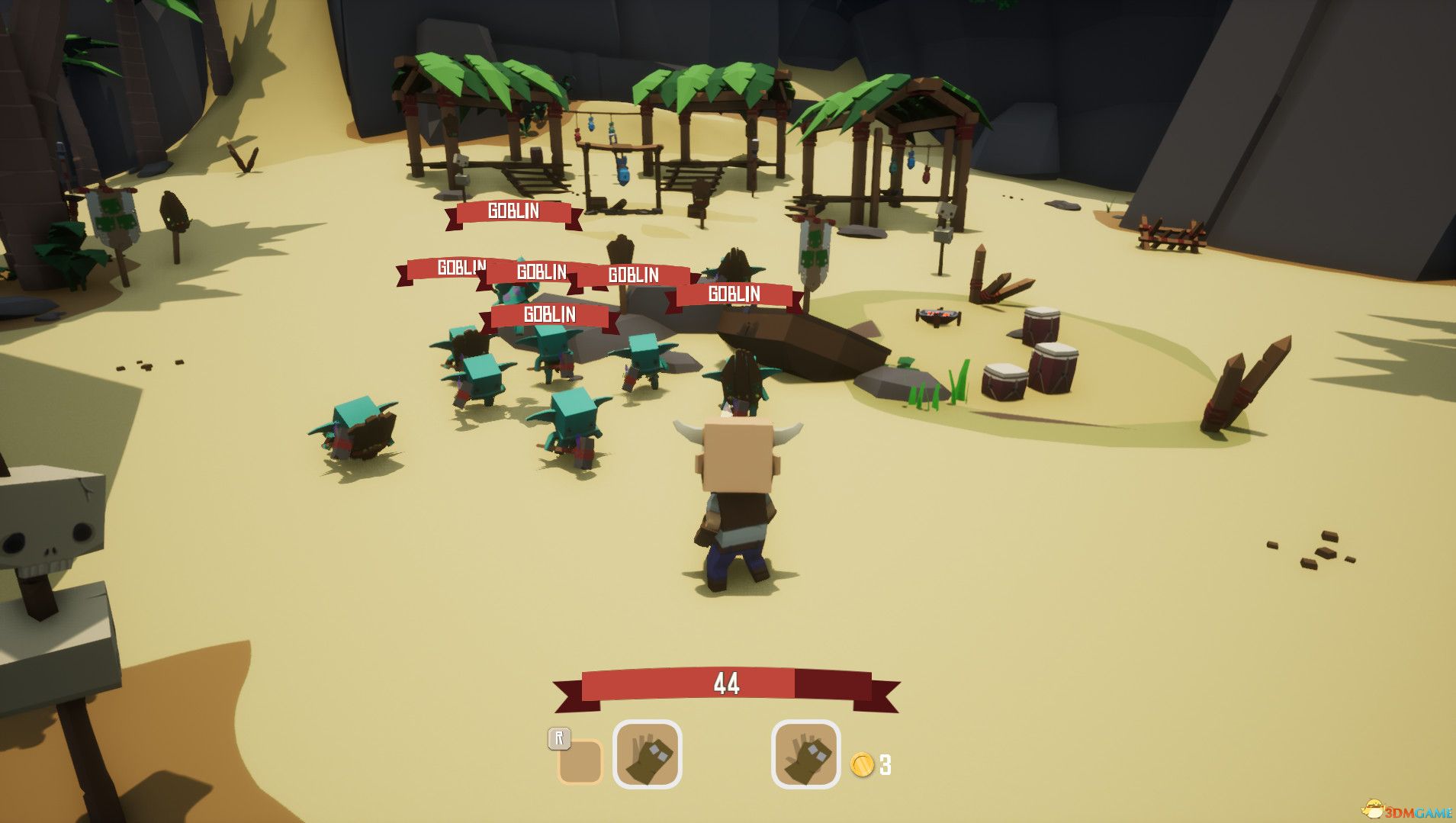Expand the topmost GOBLIN nameplate banner
Screen dimensions: 1456x823
(x=512, y=211)
